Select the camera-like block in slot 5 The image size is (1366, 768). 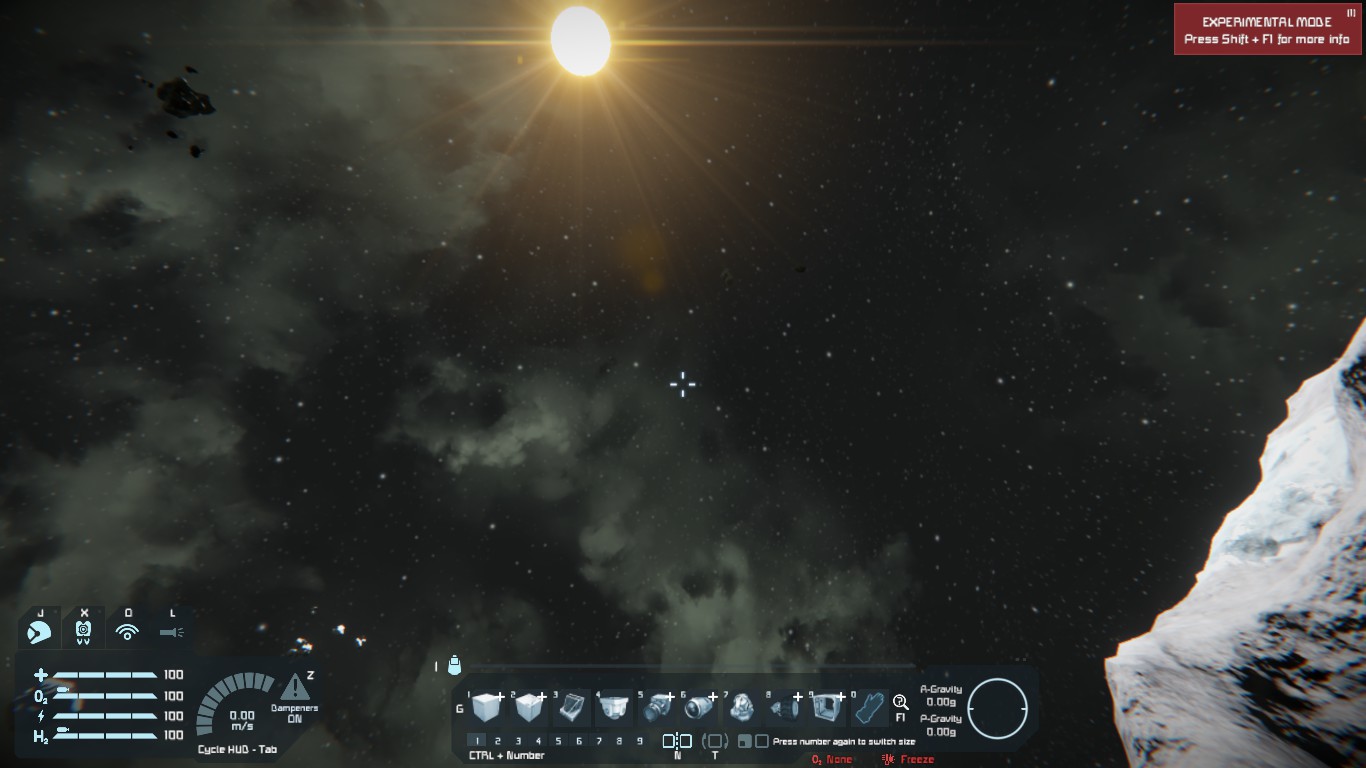(x=657, y=708)
